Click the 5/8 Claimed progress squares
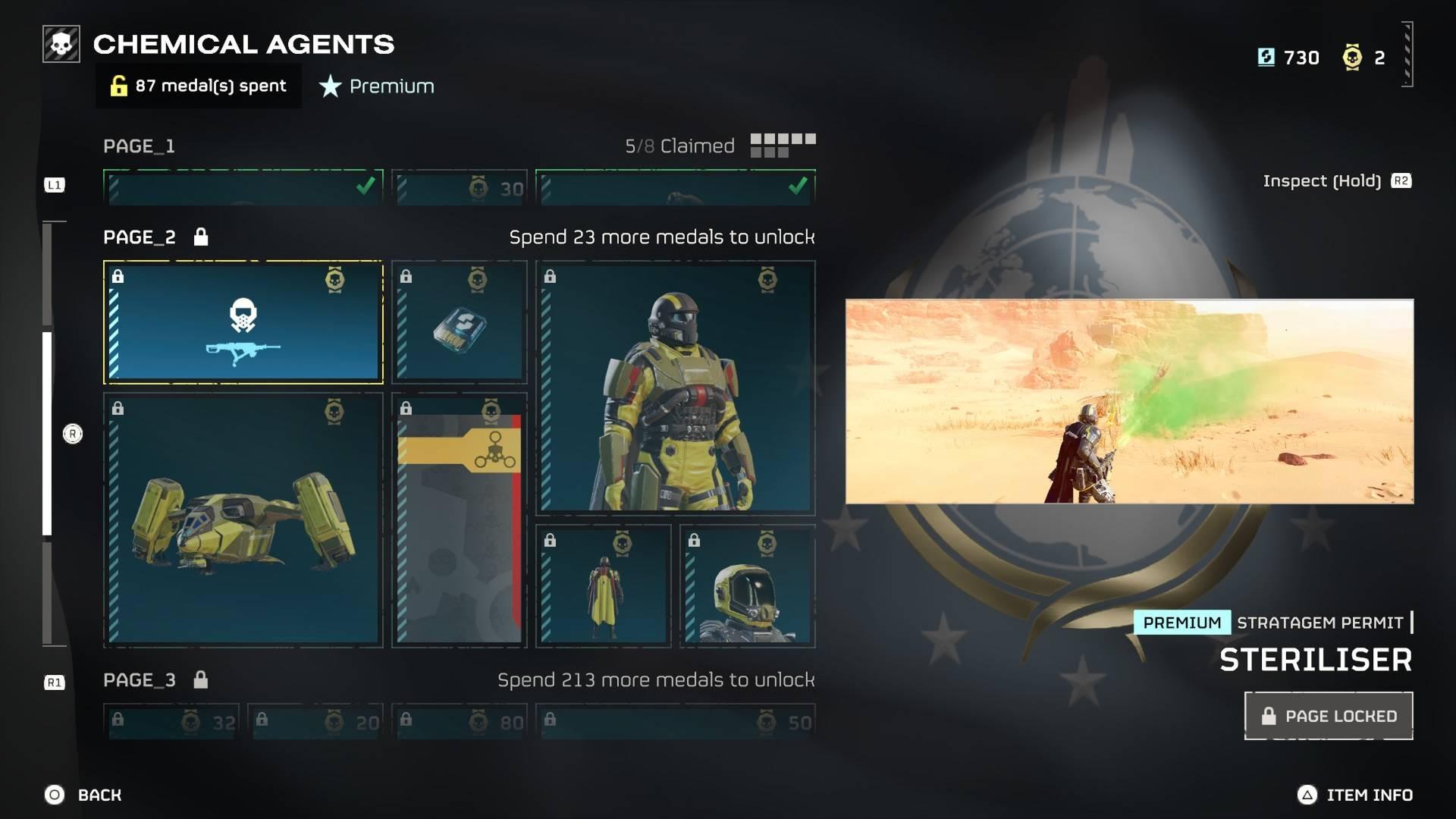 pyautogui.click(x=783, y=144)
